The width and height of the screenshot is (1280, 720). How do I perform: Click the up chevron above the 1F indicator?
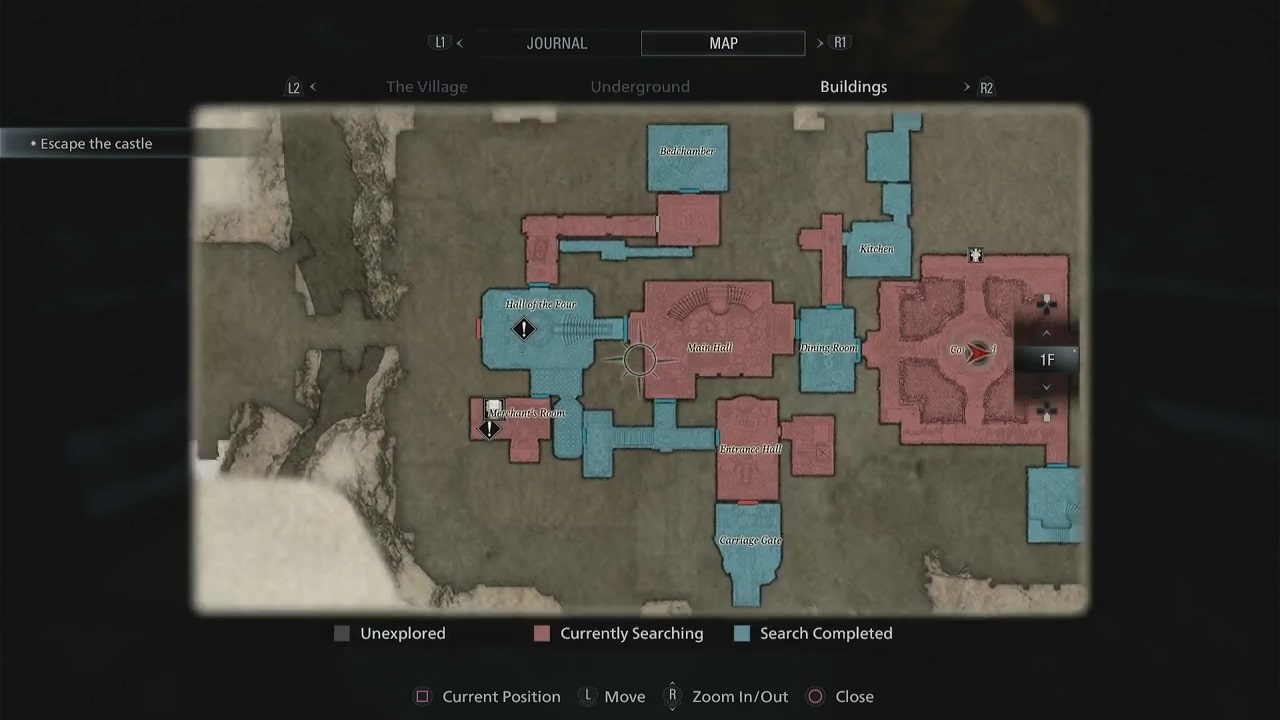[1046, 333]
